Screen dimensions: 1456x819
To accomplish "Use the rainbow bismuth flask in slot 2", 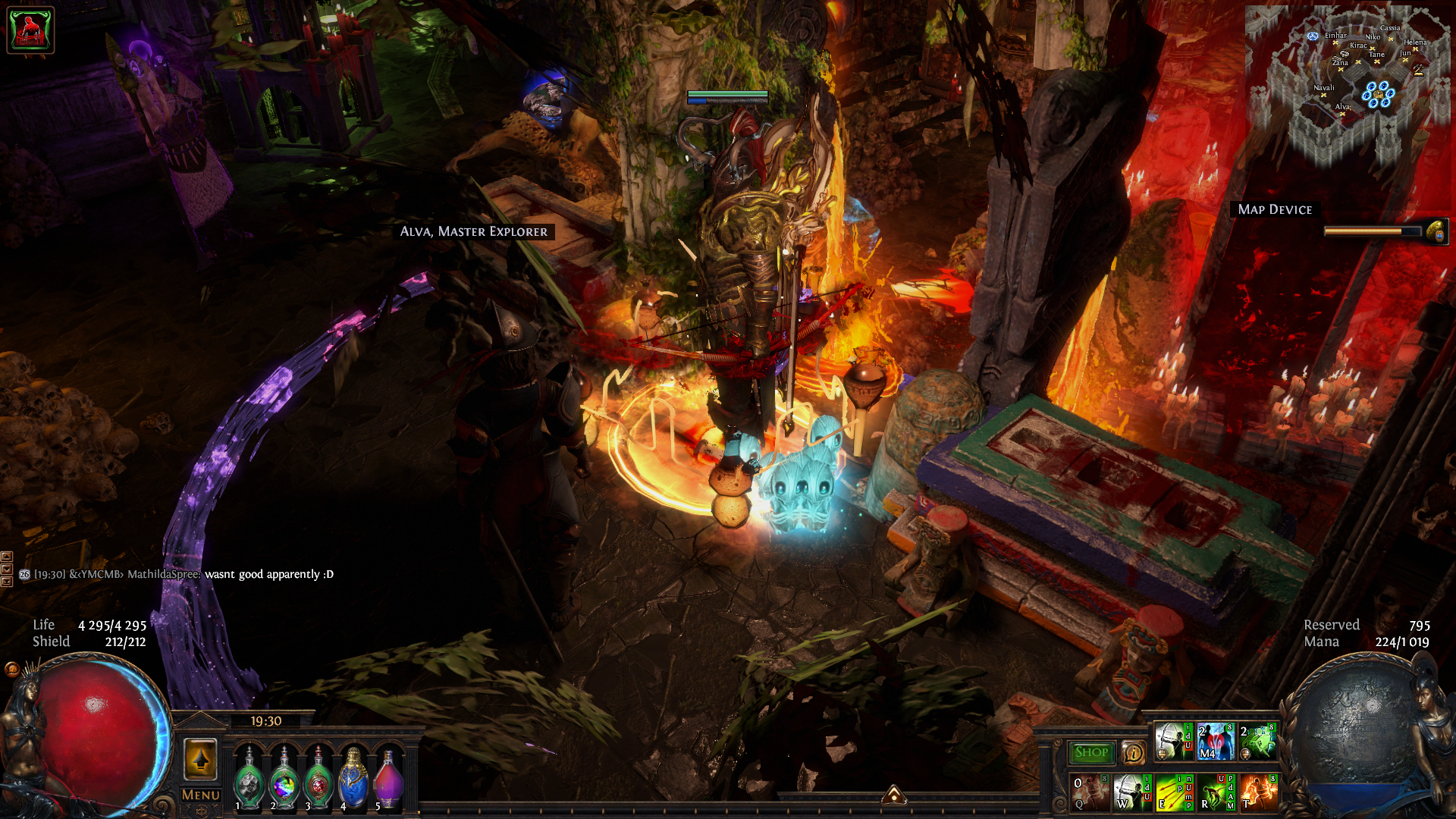I will [284, 781].
